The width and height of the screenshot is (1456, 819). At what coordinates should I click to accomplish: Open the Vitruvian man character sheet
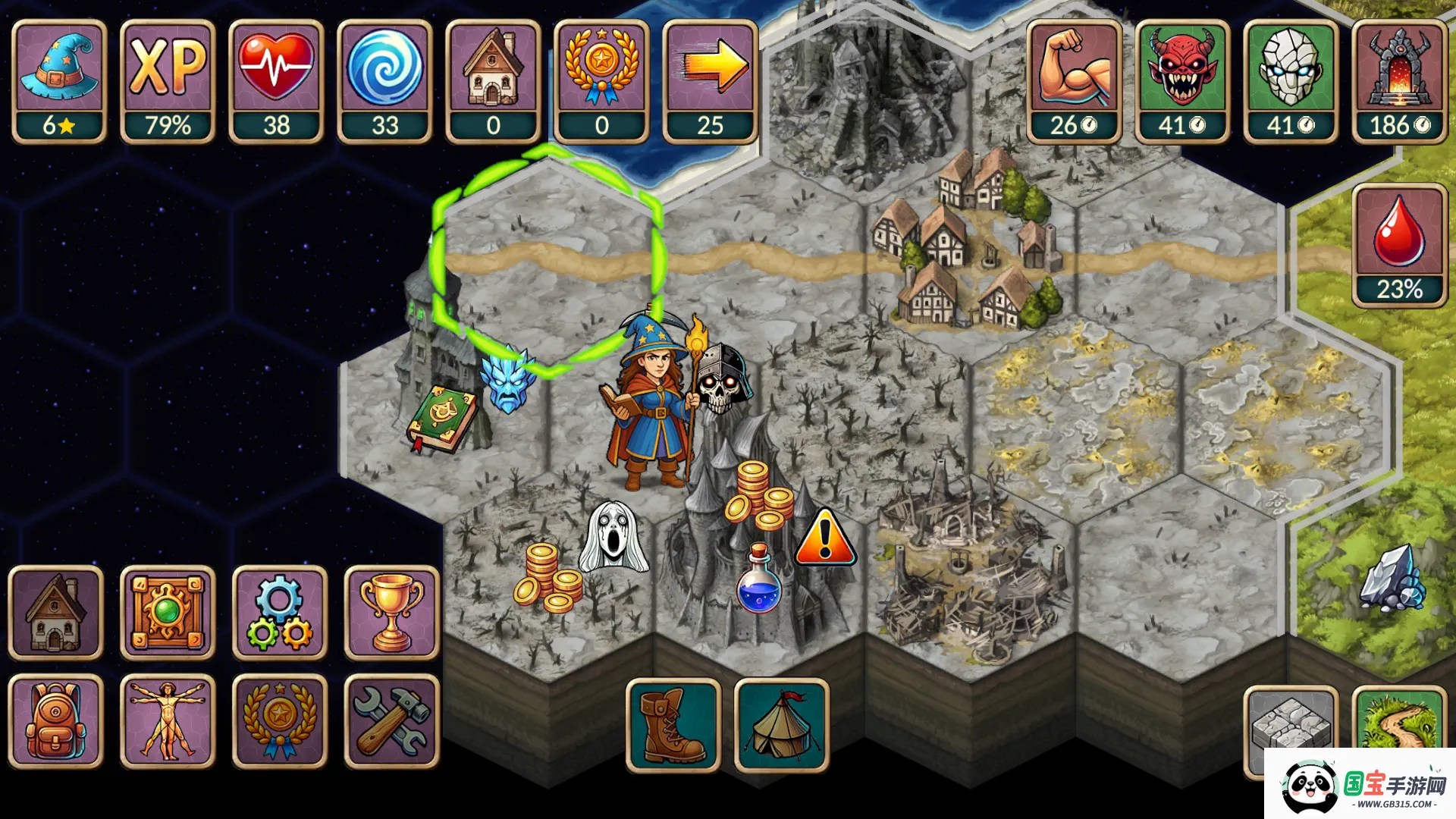coord(168,721)
